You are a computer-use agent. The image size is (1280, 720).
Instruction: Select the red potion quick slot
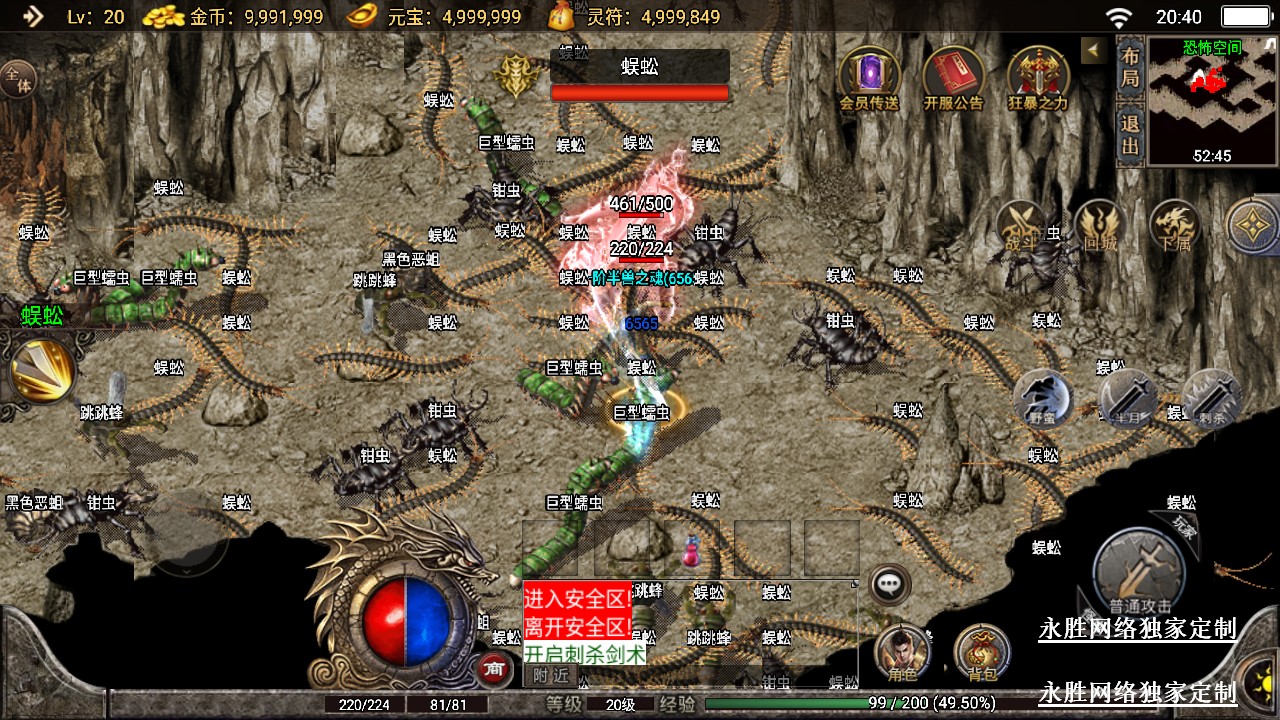691,548
